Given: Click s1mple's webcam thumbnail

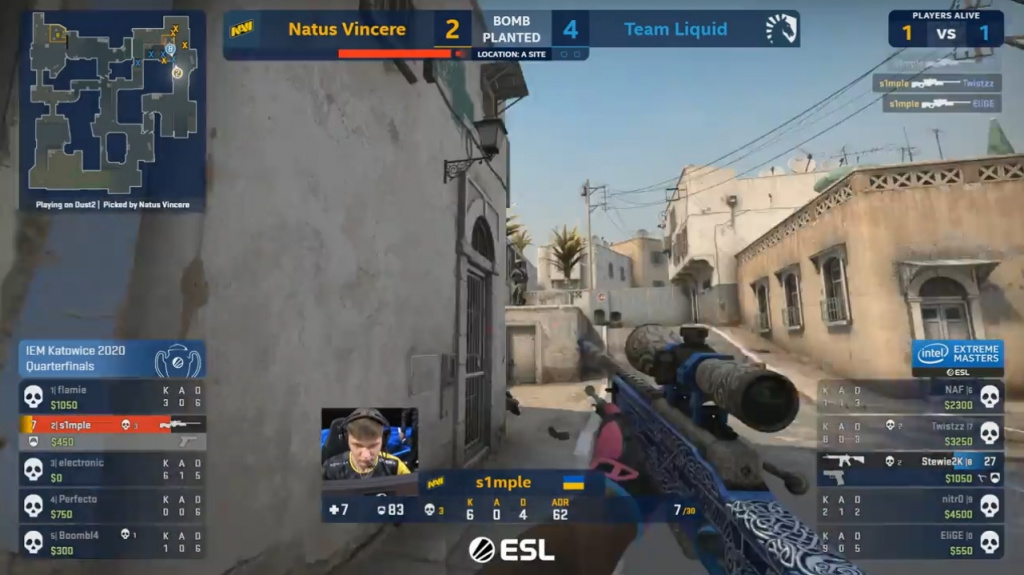Looking at the screenshot, I should click(x=369, y=441).
